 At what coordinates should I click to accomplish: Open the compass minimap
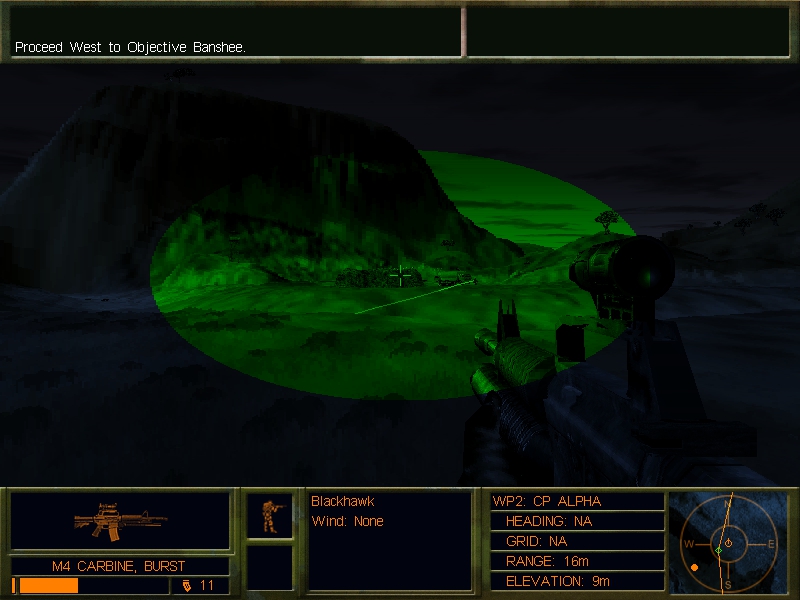click(x=727, y=543)
